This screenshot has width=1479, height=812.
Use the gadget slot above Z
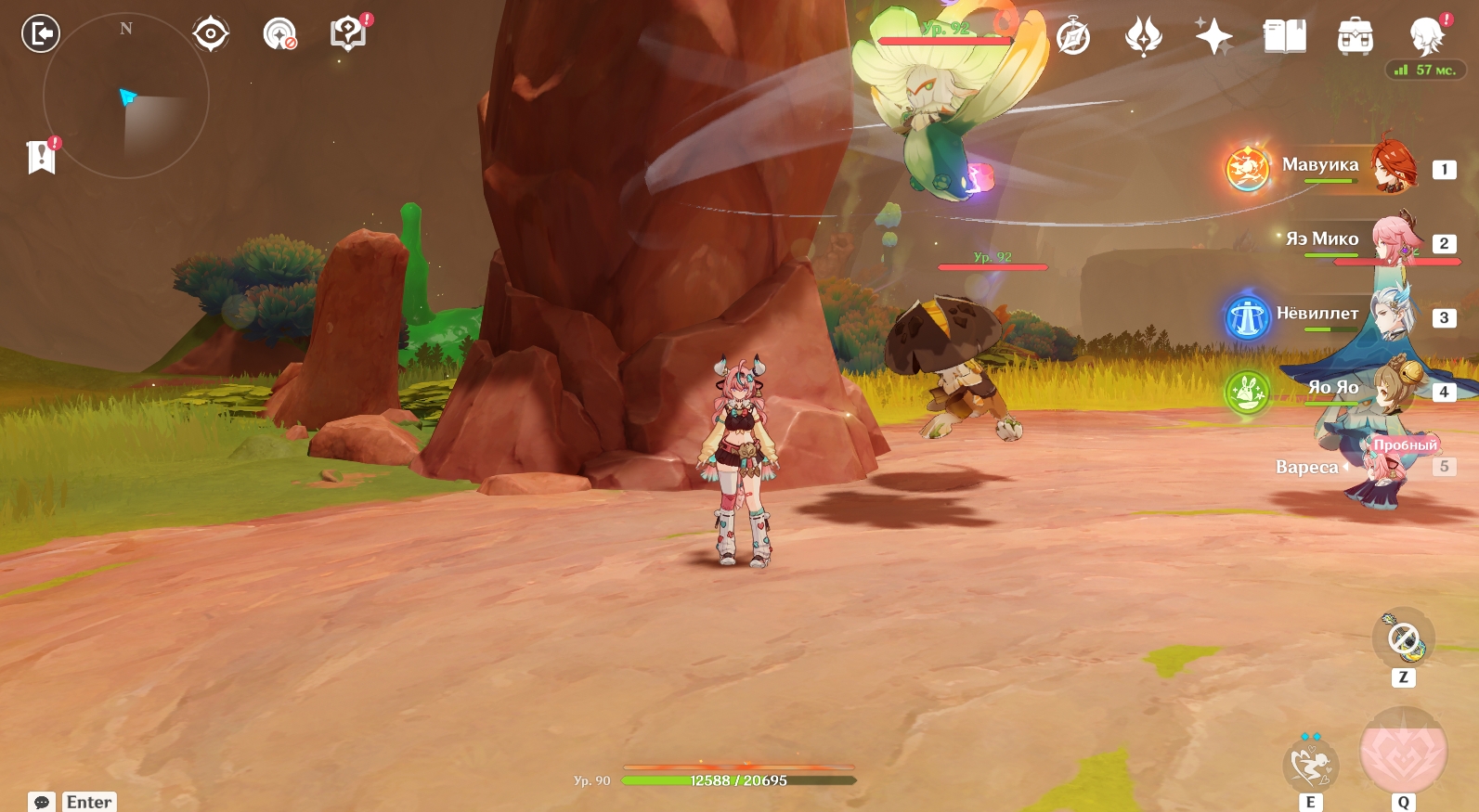1403,638
